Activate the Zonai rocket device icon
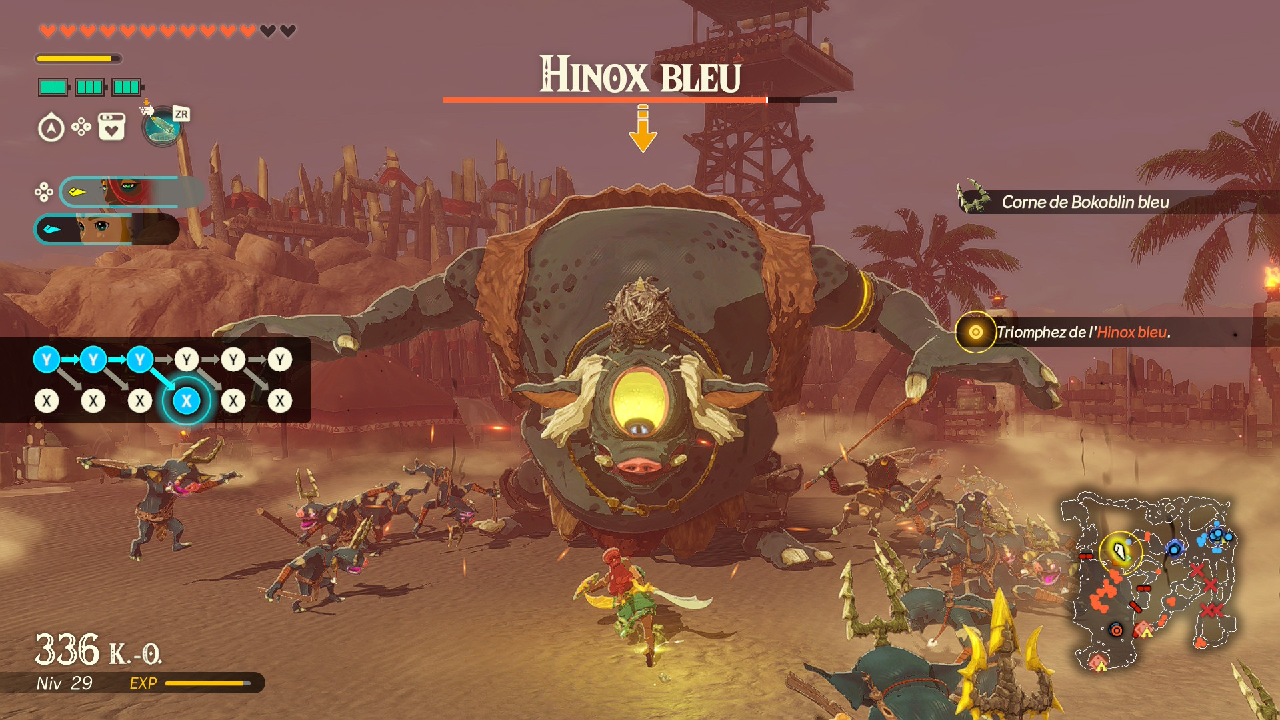 (162, 126)
